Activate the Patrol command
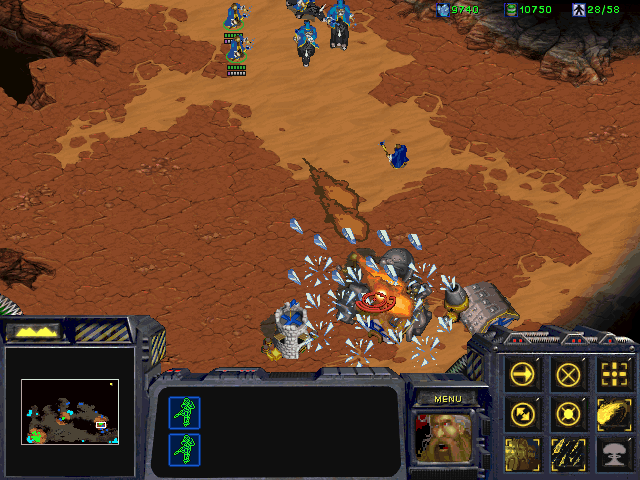The width and height of the screenshot is (640, 480). [x=524, y=412]
